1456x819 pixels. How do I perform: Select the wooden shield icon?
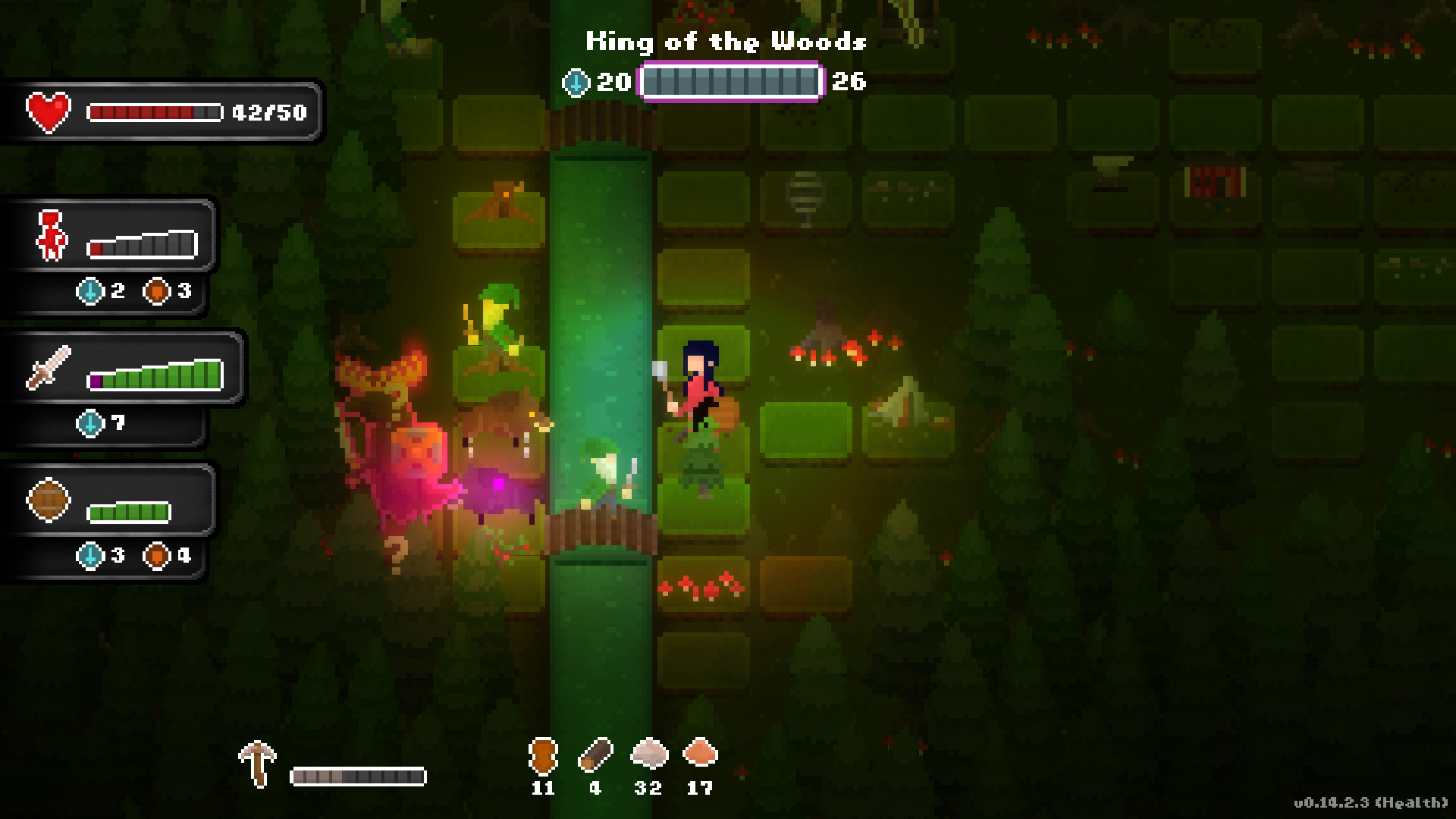(x=47, y=500)
